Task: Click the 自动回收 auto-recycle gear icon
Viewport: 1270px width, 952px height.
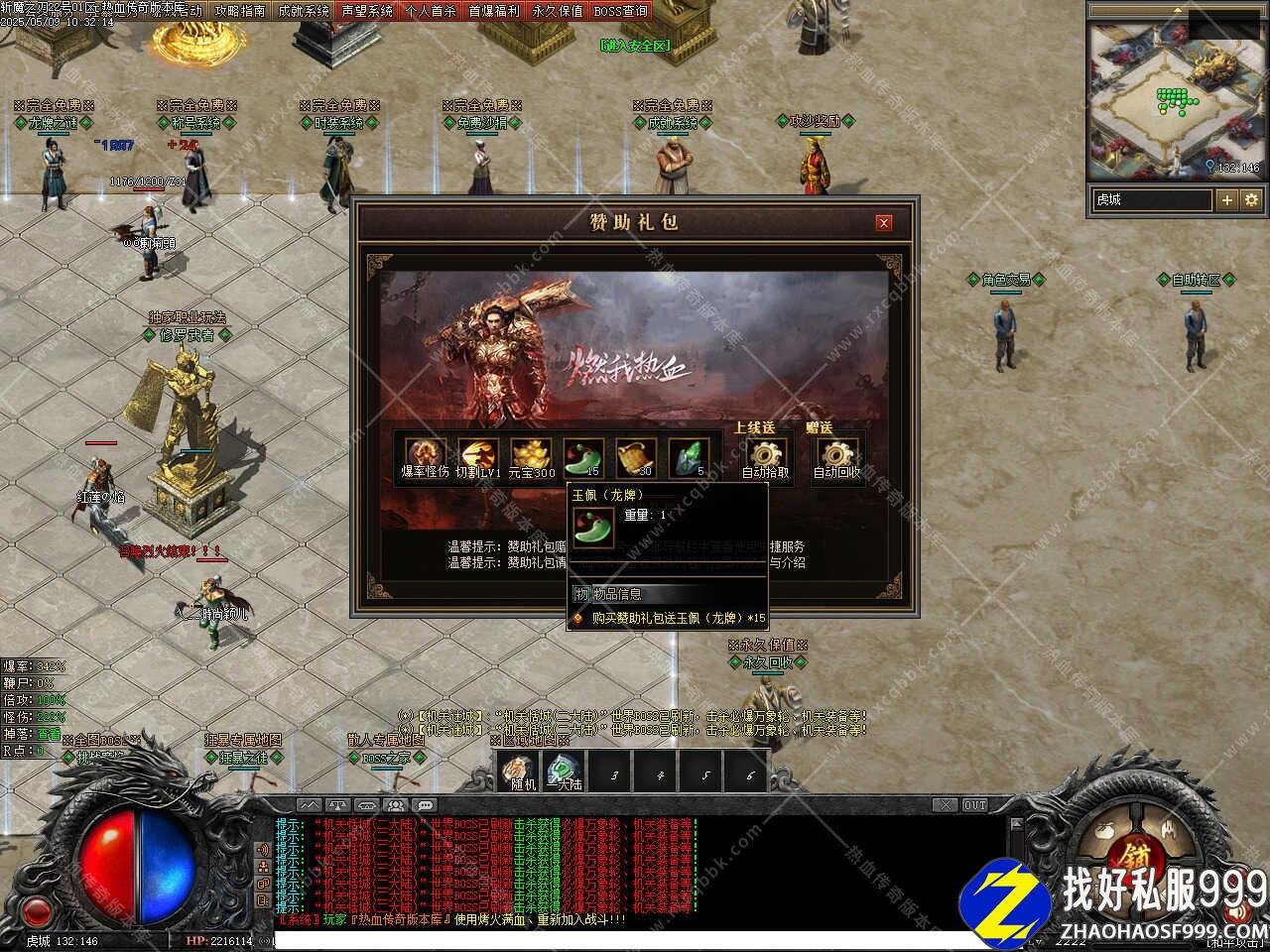Action: point(837,454)
